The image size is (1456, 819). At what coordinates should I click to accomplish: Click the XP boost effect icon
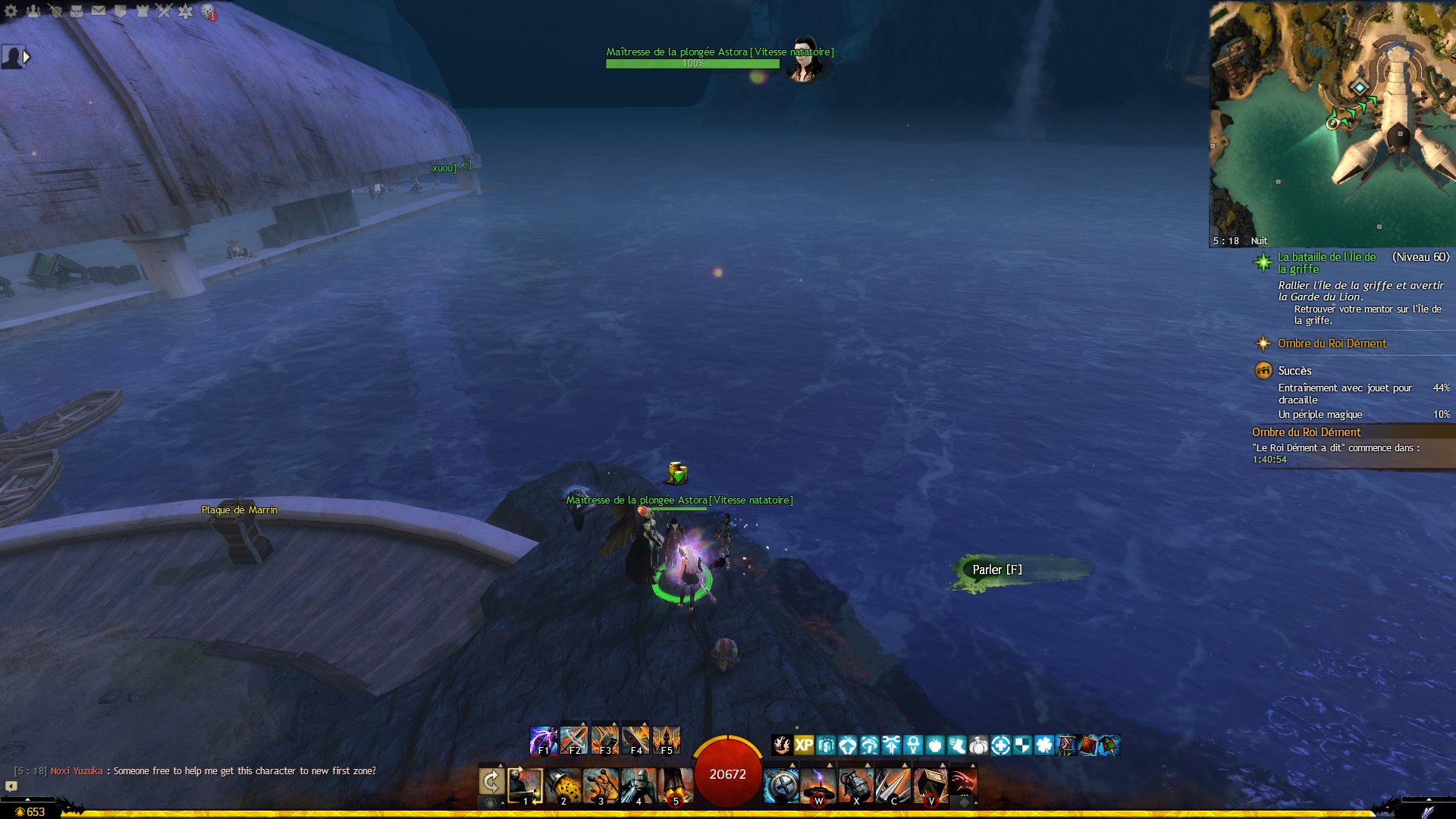[x=804, y=745]
